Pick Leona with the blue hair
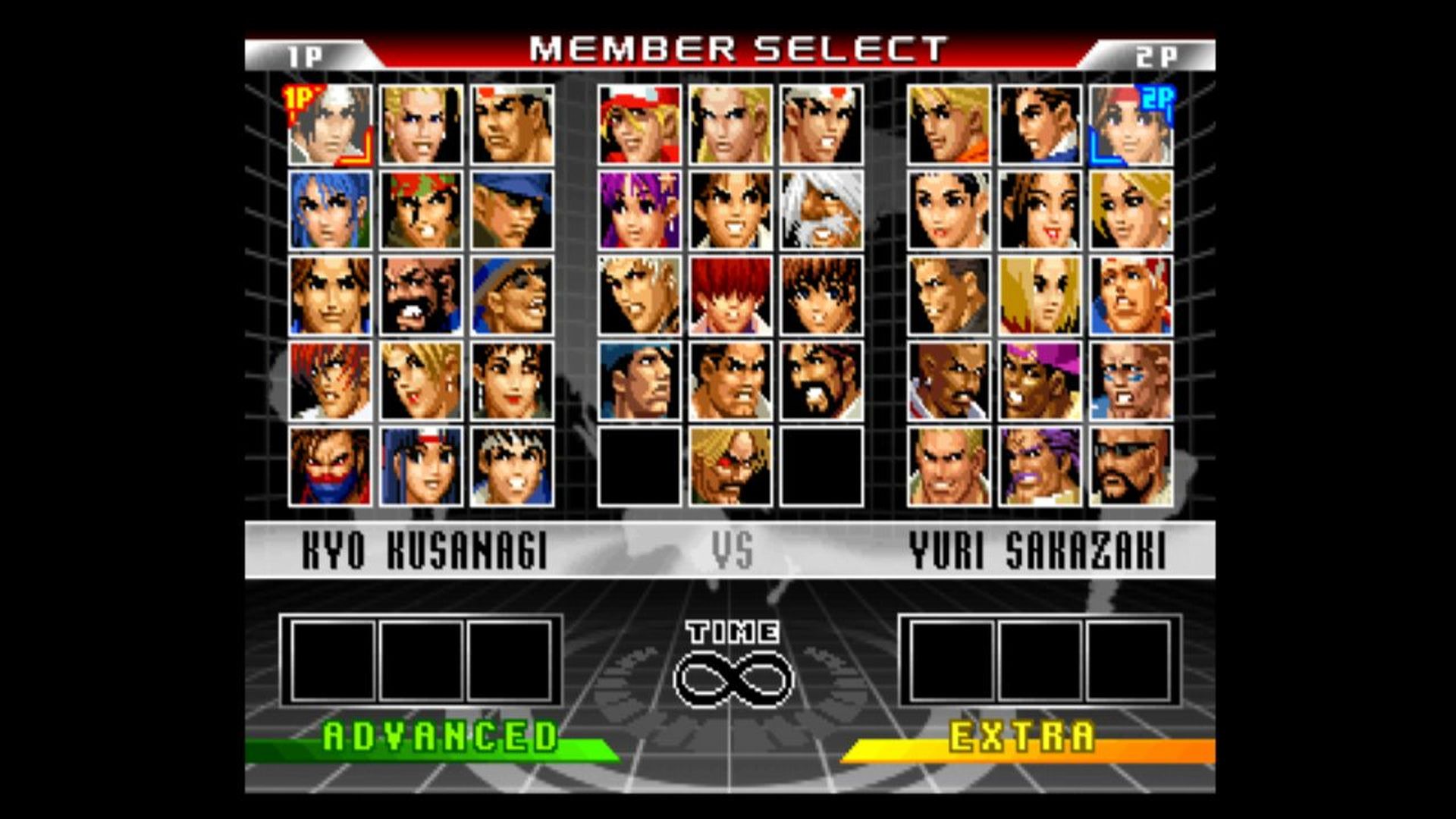Image resolution: width=1456 pixels, height=819 pixels. [330, 210]
